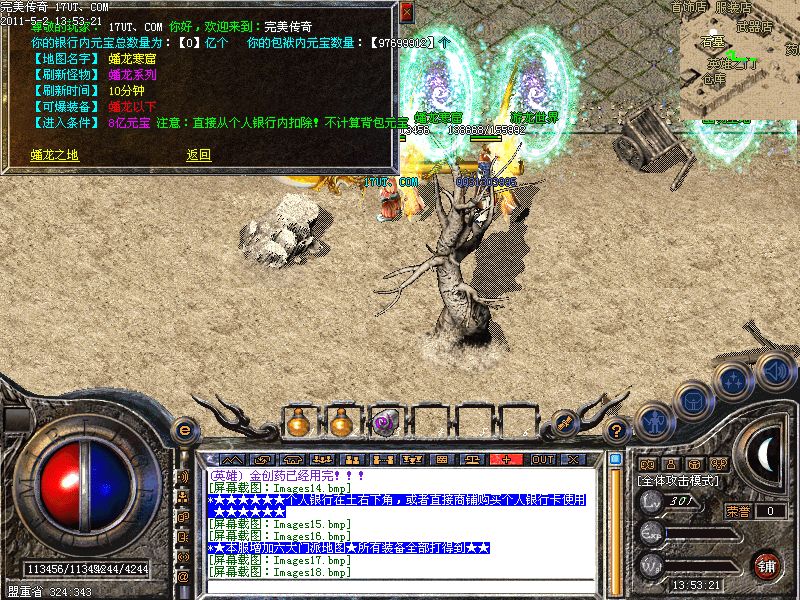The width and height of the screenshot is (800, 600).
Task: Click the chat log scrollbar
Action: pos(616,520)
